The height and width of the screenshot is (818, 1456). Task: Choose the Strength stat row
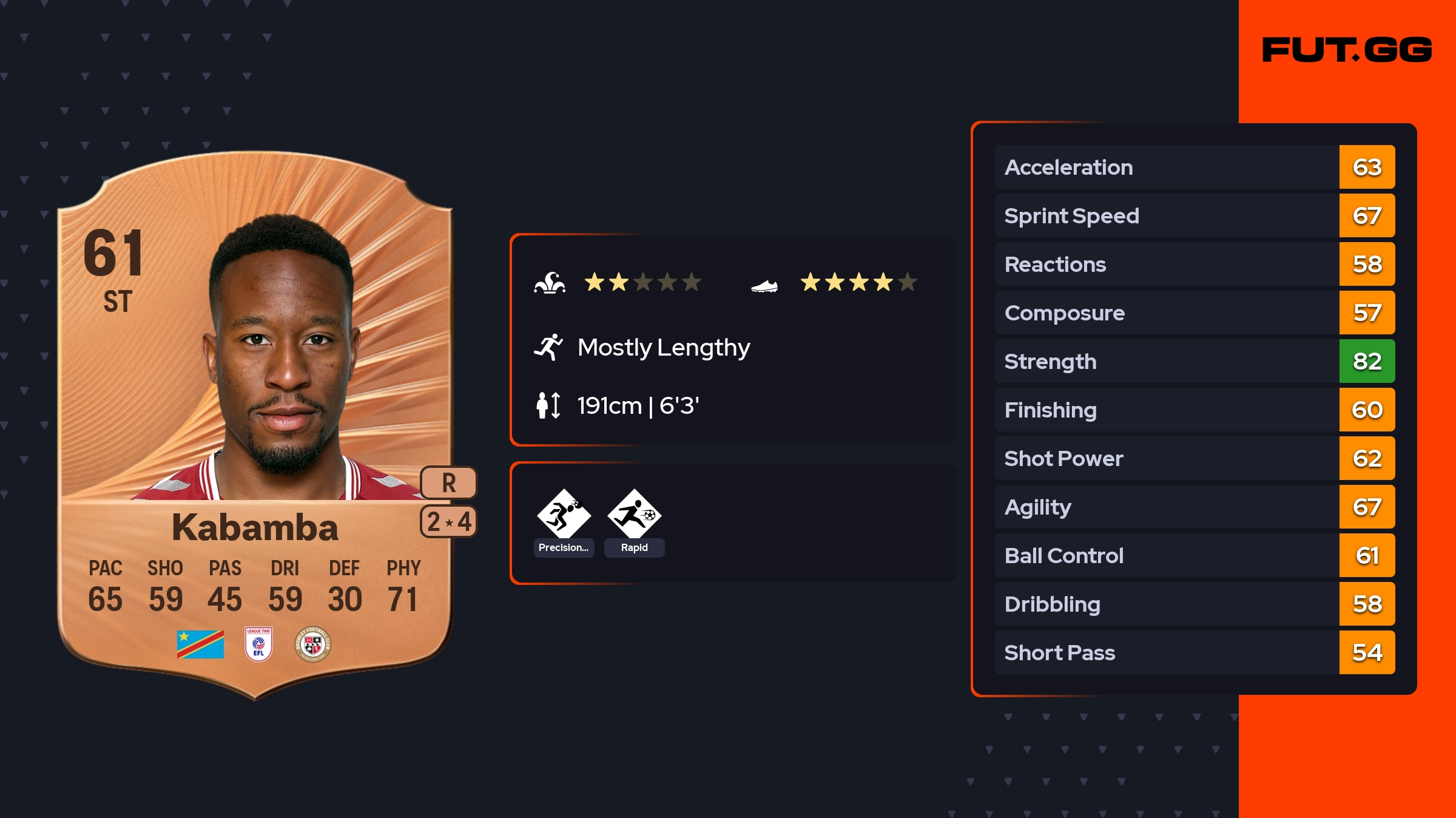coord(1194,361)
